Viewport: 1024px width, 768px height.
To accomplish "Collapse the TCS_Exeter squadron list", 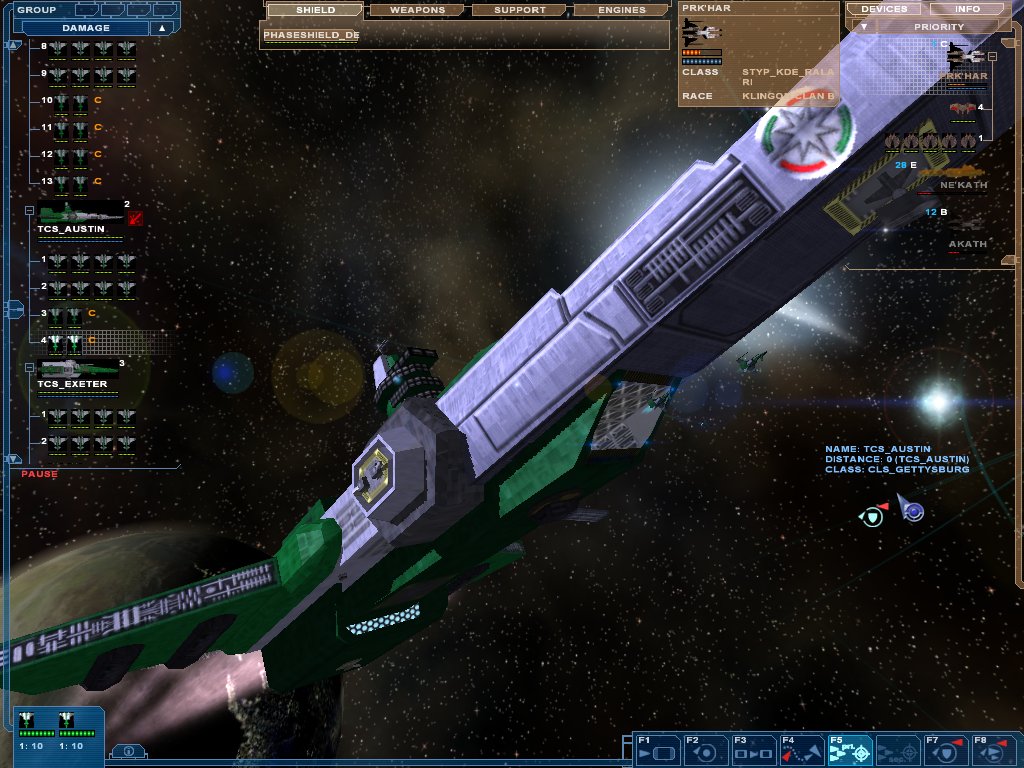I will click(x=30, y=366).
